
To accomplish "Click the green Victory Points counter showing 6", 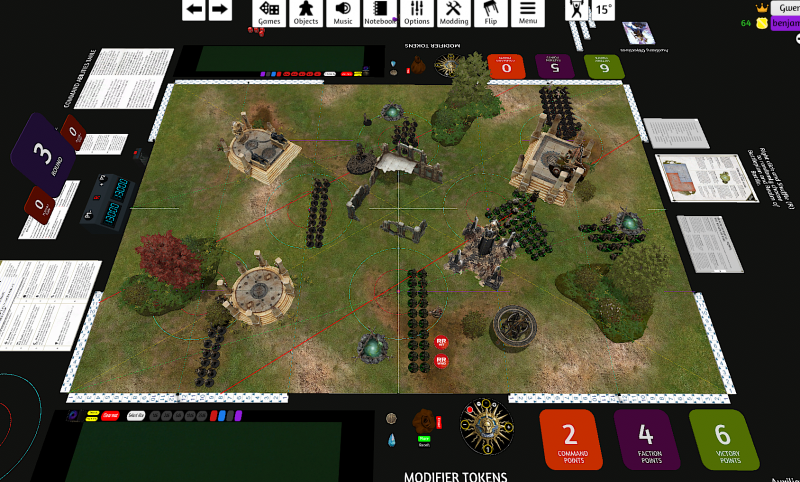I will [x=722, y=438].
